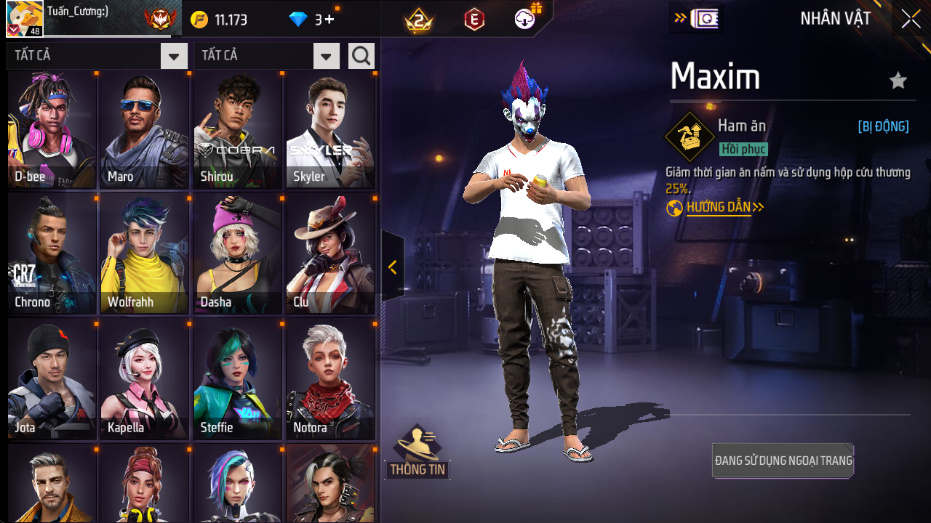This screenshot has width=931, height=523.
Task: Collapse the character list with the arrow
Action: click(x=392, y=267)
